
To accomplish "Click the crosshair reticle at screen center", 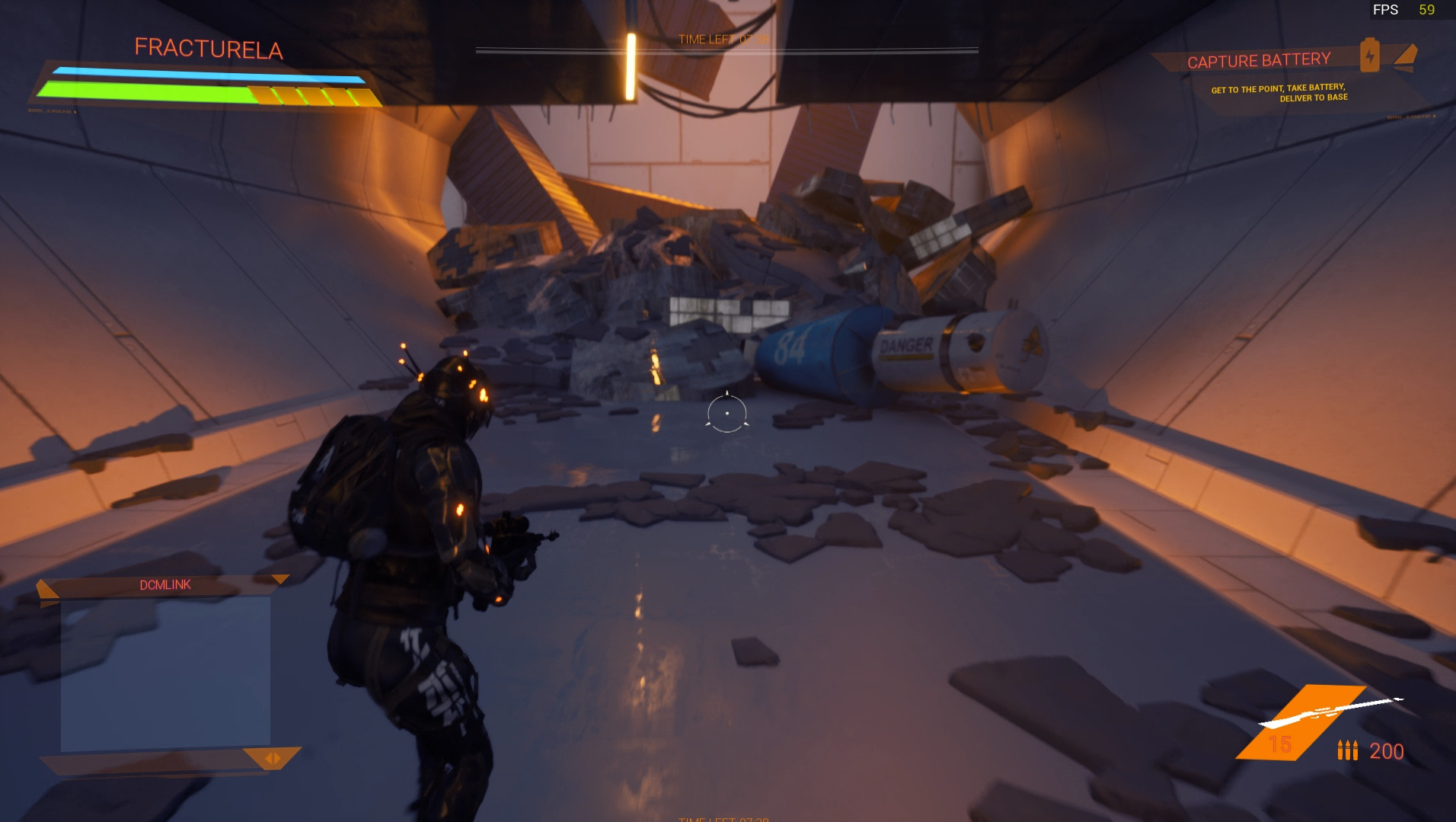I will pyautogui.click(x=727, y=412).
